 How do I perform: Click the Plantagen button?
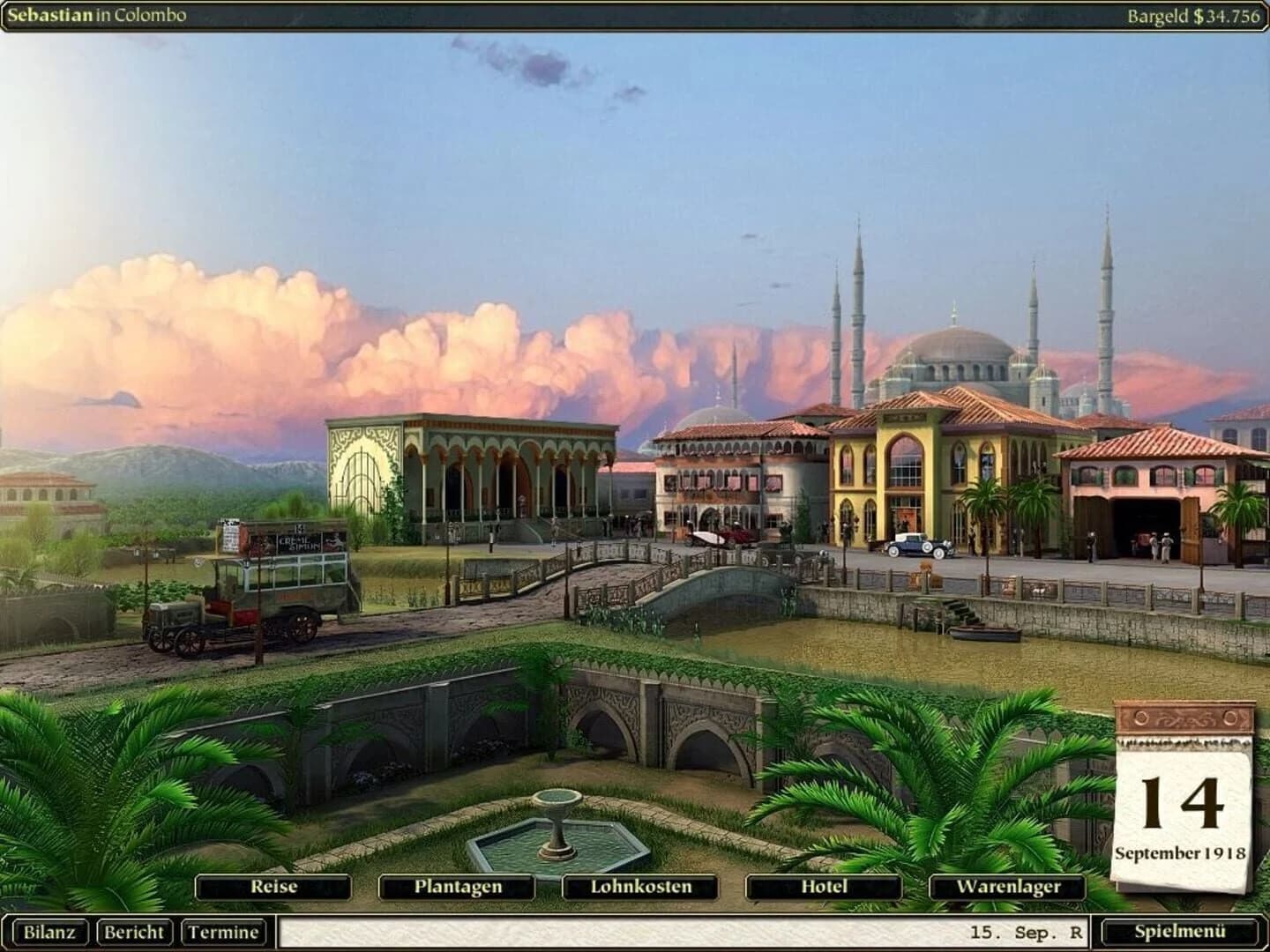coord(458,887)
